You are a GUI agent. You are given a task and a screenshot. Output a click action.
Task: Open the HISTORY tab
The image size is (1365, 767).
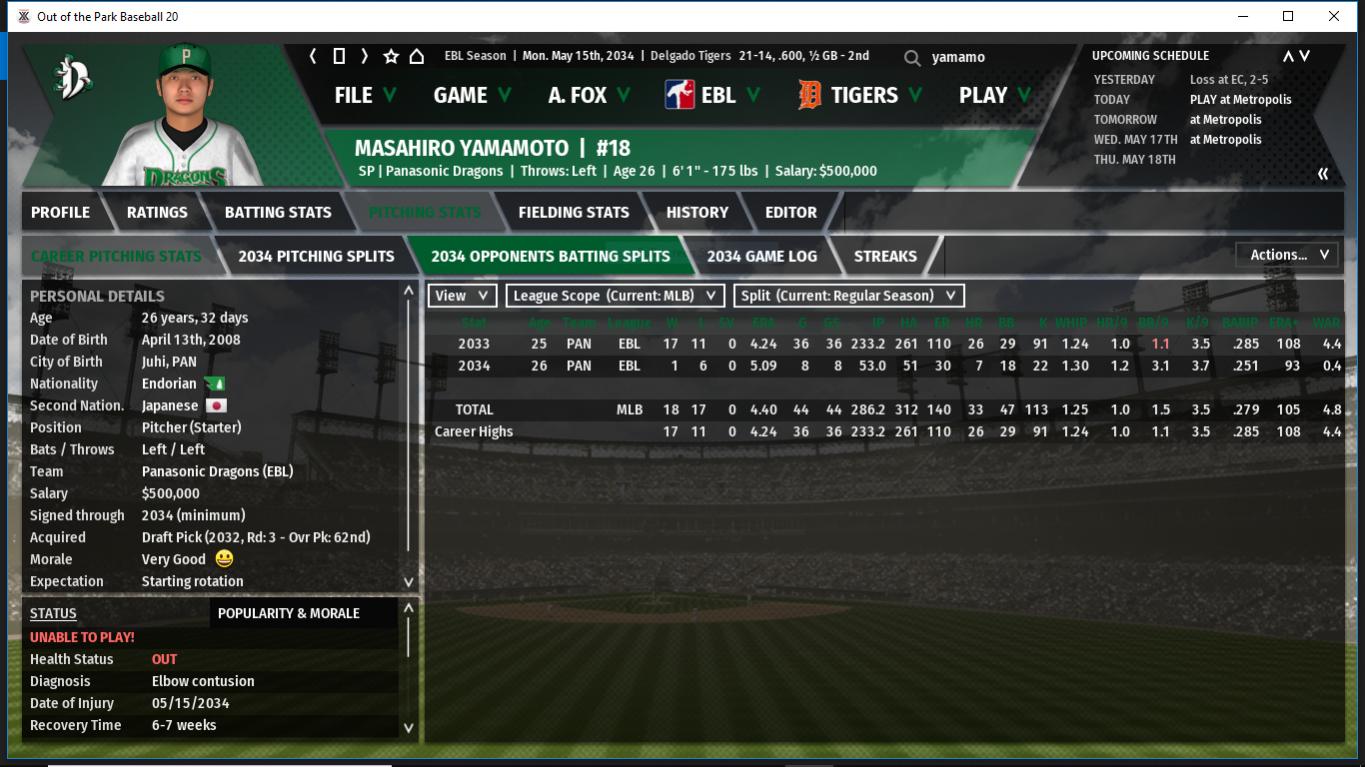point(697,212)
